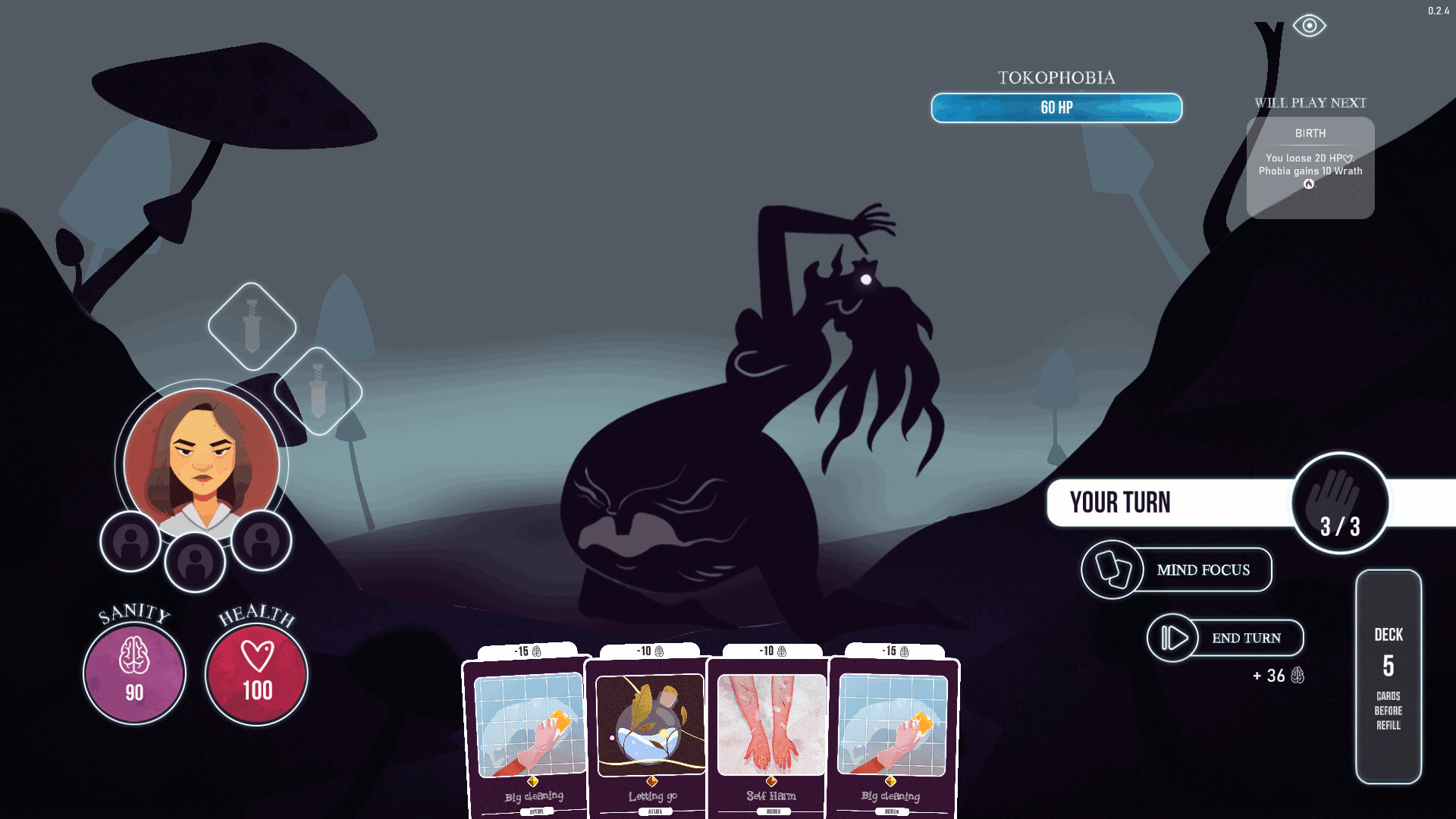Viewport: 1456px width, 819px height.
Task: Toggle the eye icon
Action: pyautogui.click(x=1309, y=26)
